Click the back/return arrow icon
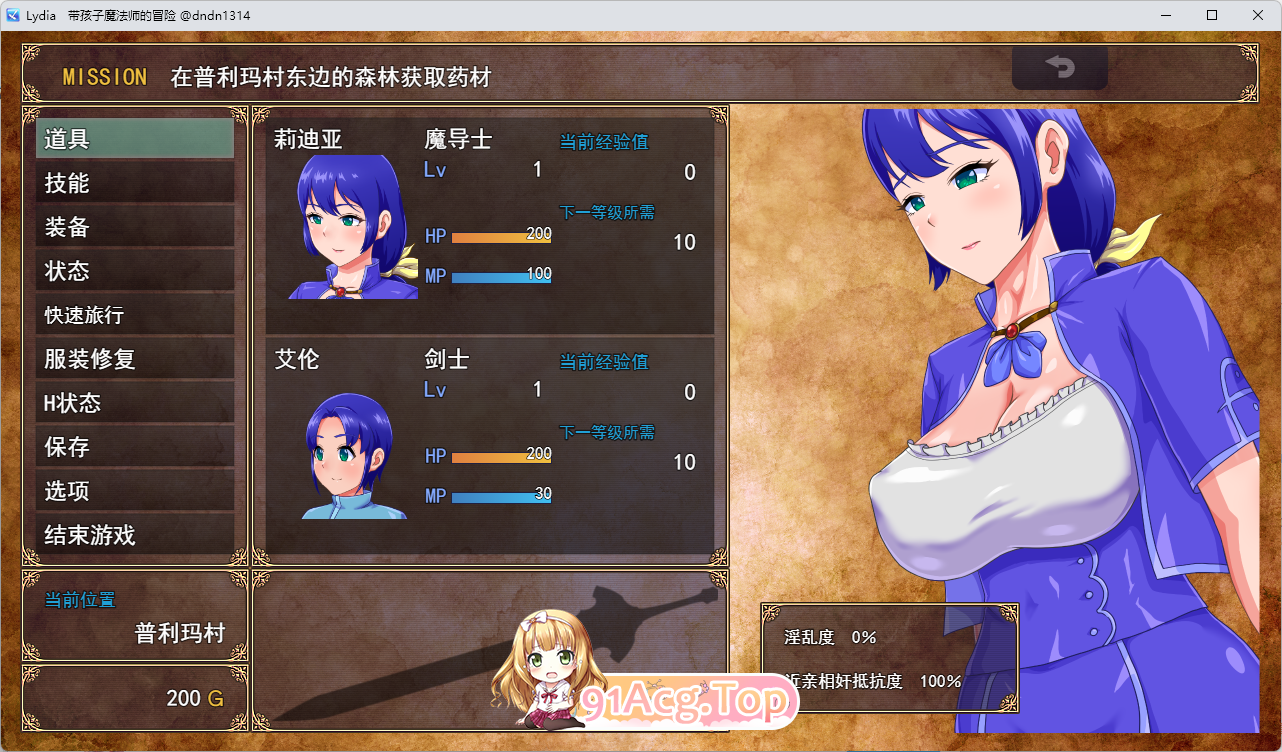 (1059, 69)
